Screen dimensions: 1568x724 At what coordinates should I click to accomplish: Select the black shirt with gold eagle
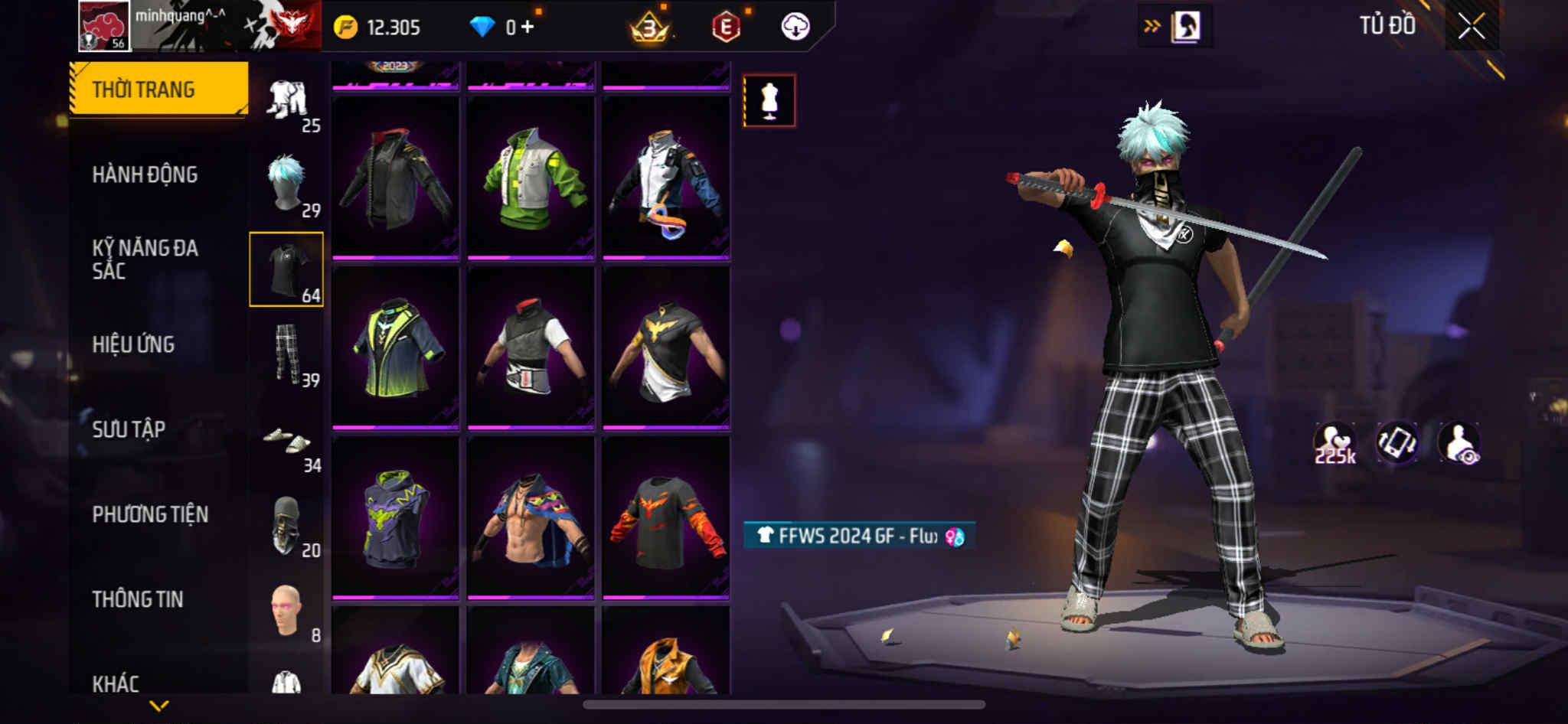[666, 348]
